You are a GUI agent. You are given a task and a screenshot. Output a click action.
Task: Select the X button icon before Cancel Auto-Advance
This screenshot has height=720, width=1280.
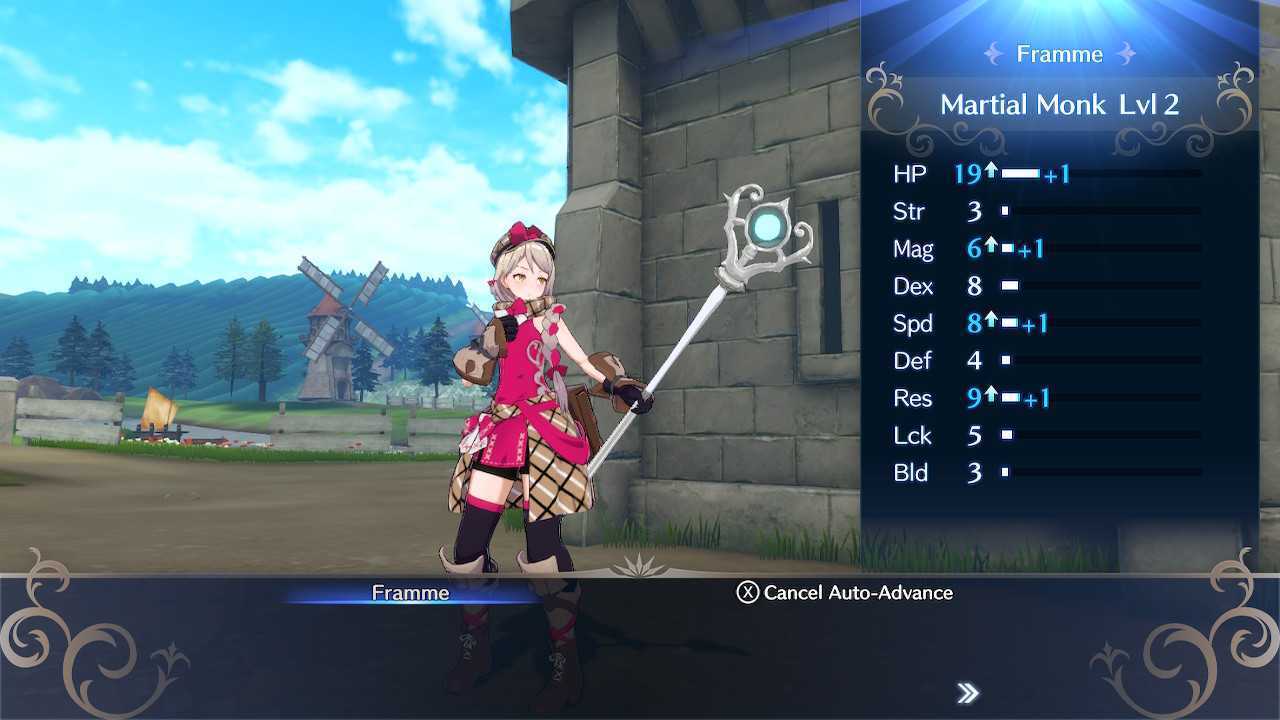(751, 593)
